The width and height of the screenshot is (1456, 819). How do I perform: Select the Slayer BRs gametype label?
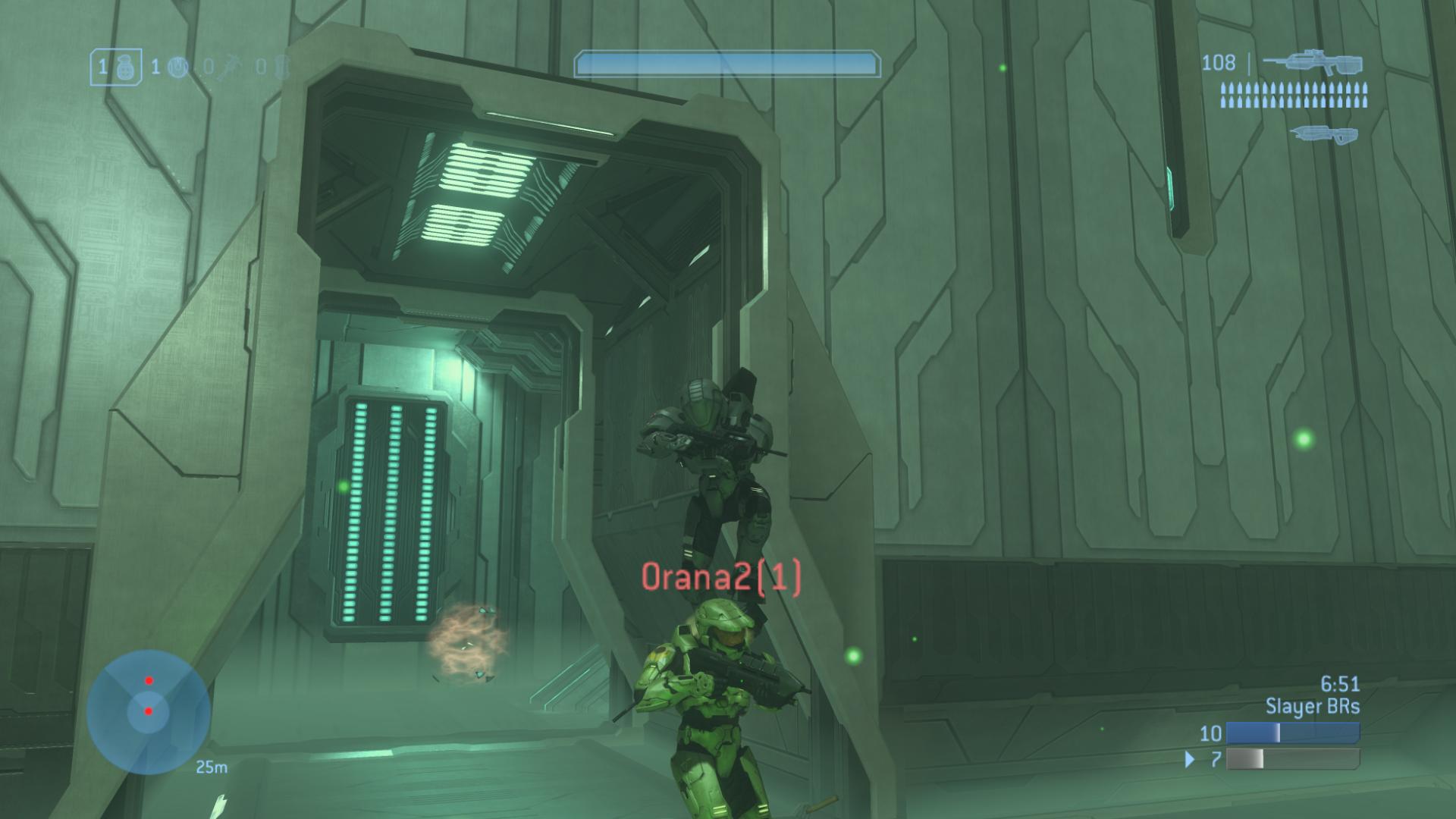coord(1313,708)
